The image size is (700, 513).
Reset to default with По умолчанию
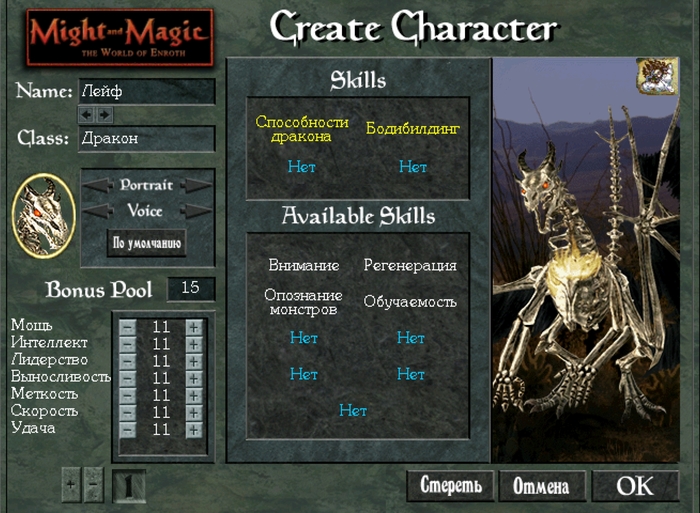click(146, 243)
